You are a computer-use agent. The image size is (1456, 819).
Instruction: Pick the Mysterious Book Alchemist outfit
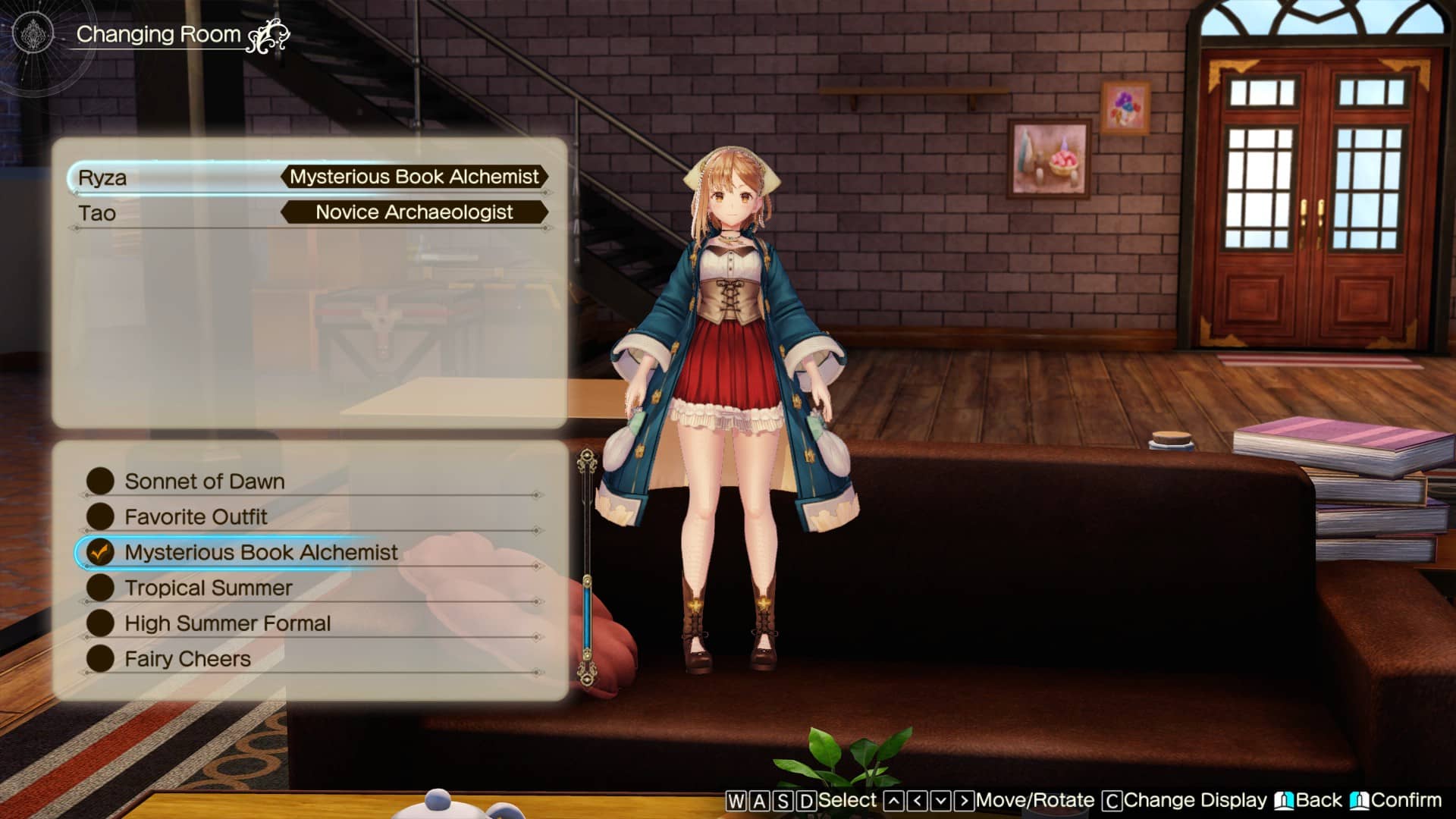click(x=261, y=553)
